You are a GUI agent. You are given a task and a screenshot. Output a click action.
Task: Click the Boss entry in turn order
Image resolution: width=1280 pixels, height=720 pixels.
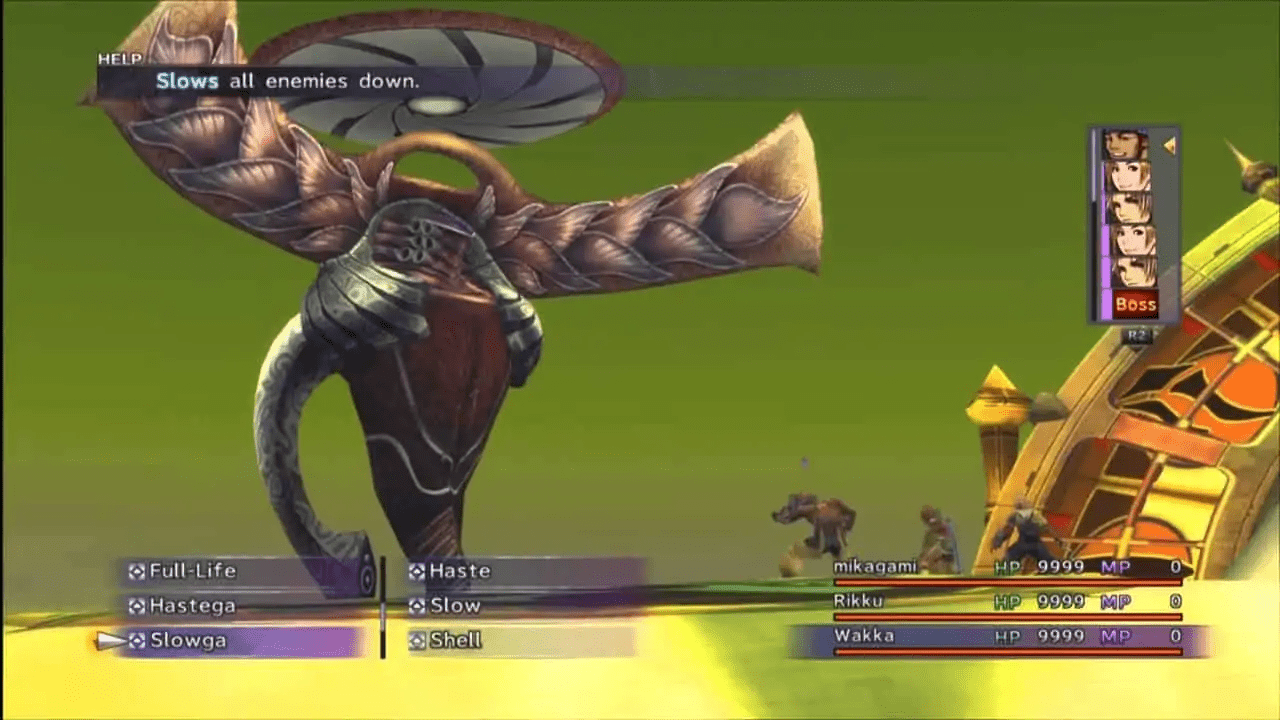(1134, 304)
